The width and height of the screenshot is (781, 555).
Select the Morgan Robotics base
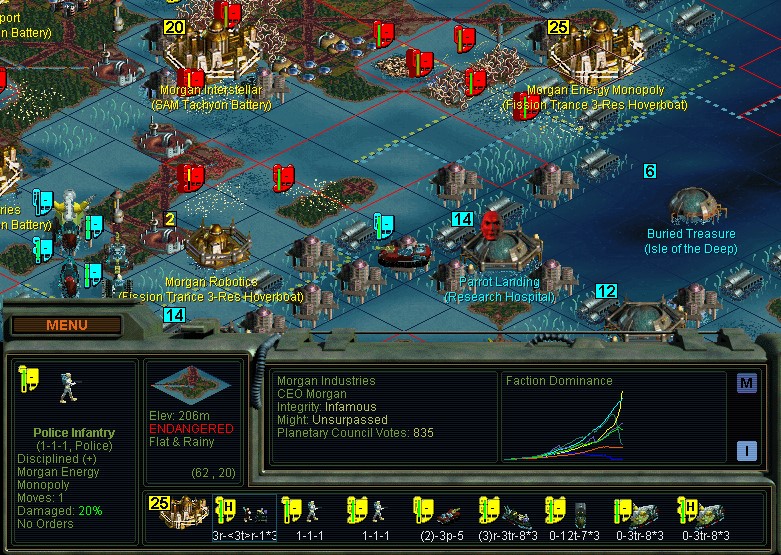214,244
